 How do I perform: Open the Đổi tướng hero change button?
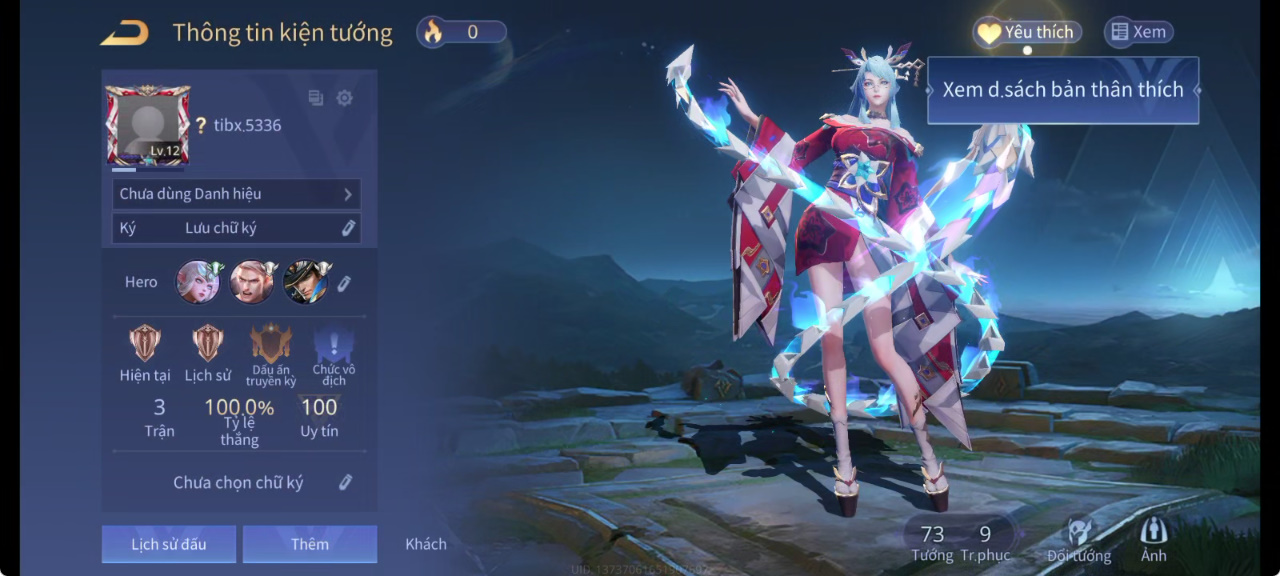[x=1079, y=540]
